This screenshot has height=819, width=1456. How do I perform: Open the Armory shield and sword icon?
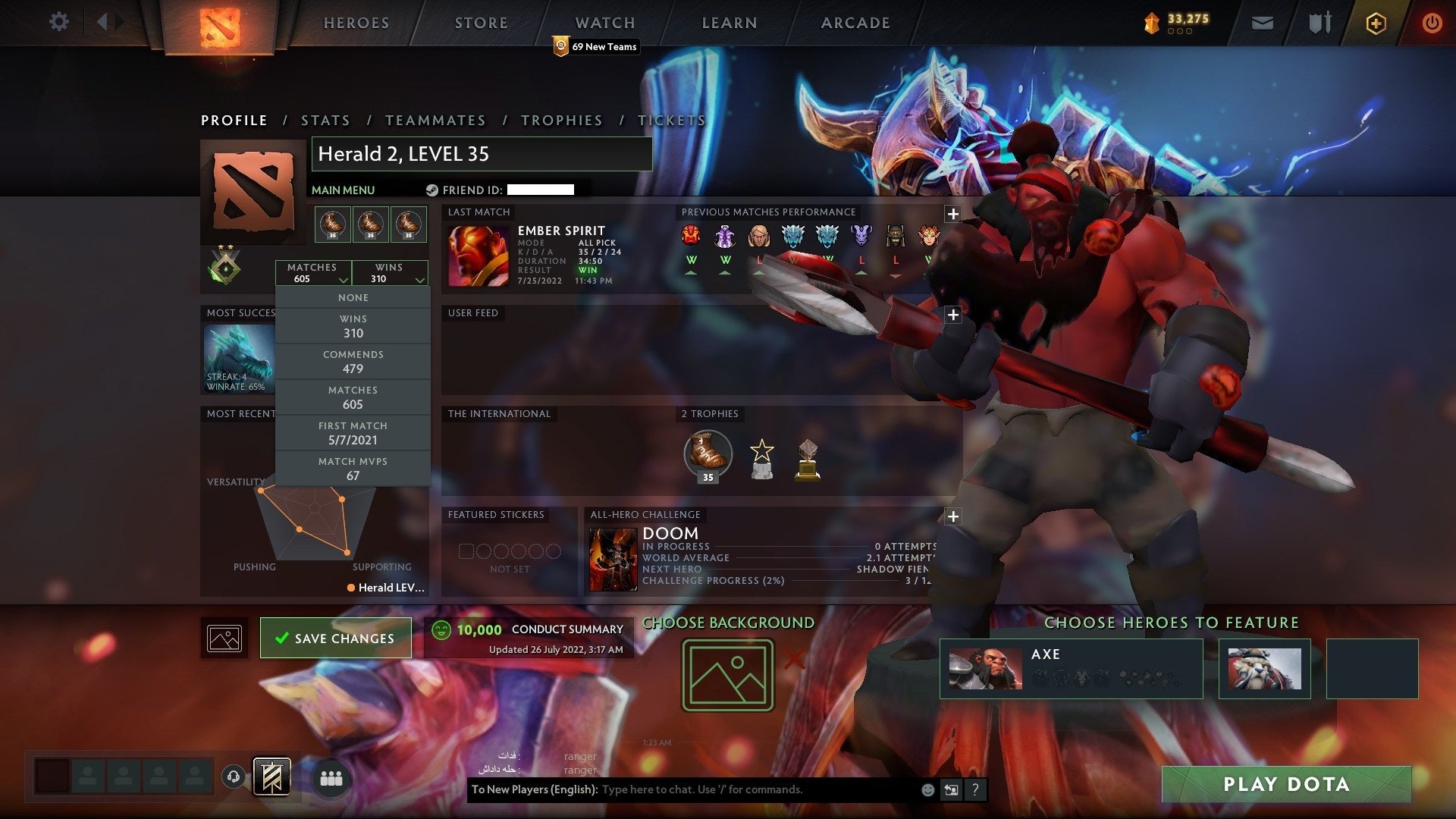coord(1319,22)
